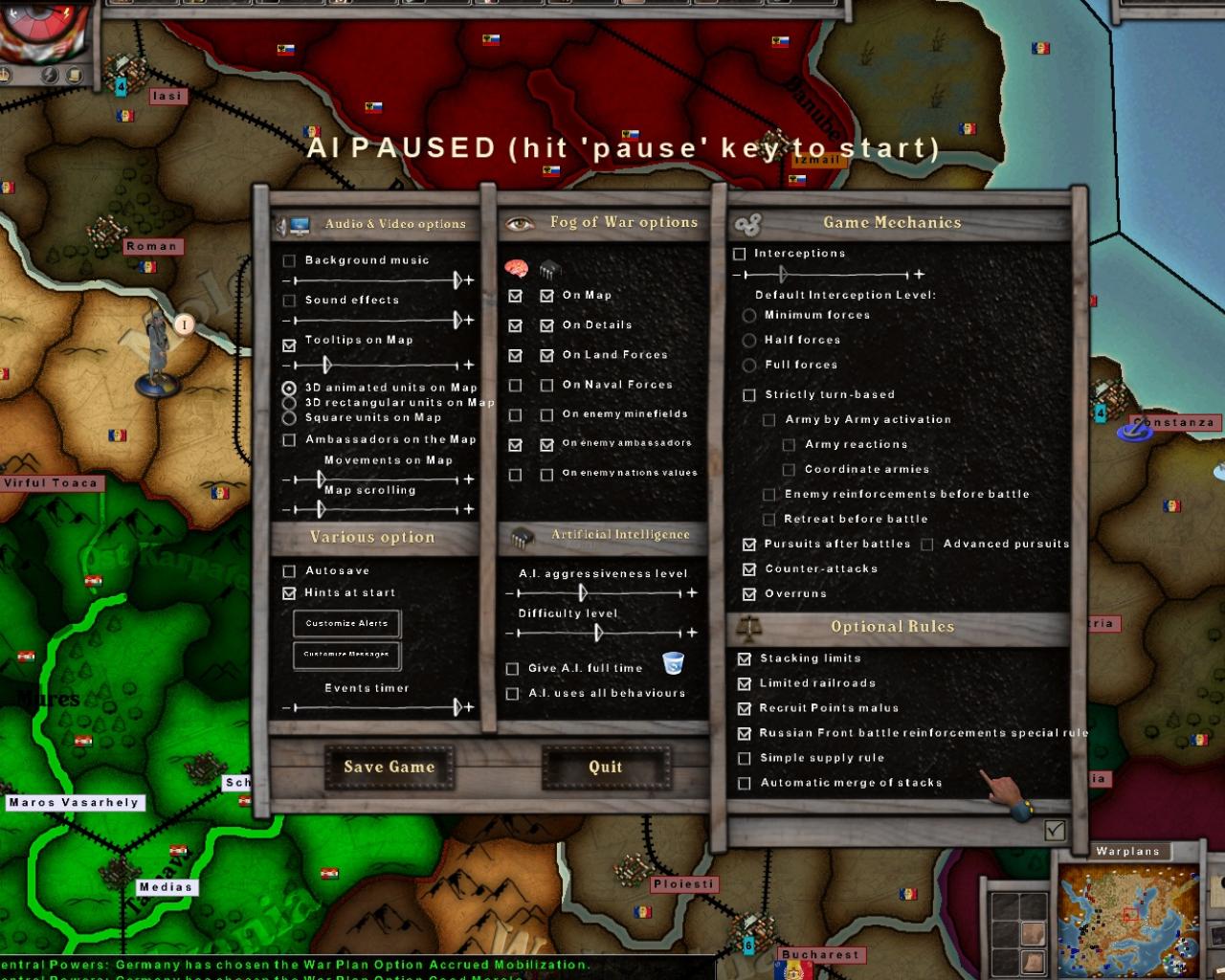Enable the Interceptions checkbox
The height and width of the screenshot is (980, 1225).
click(x=738, y=254)
